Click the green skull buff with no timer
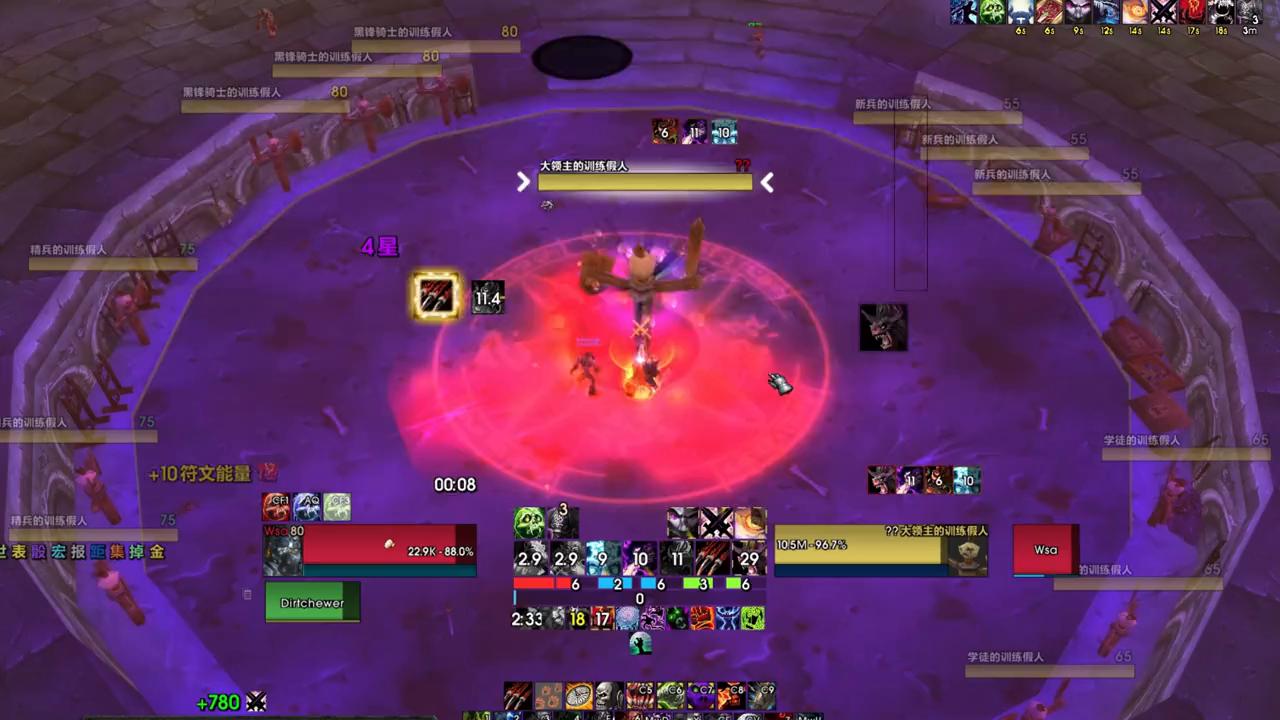The height and width of the screenshot is (720, 1280). [529, 522]
